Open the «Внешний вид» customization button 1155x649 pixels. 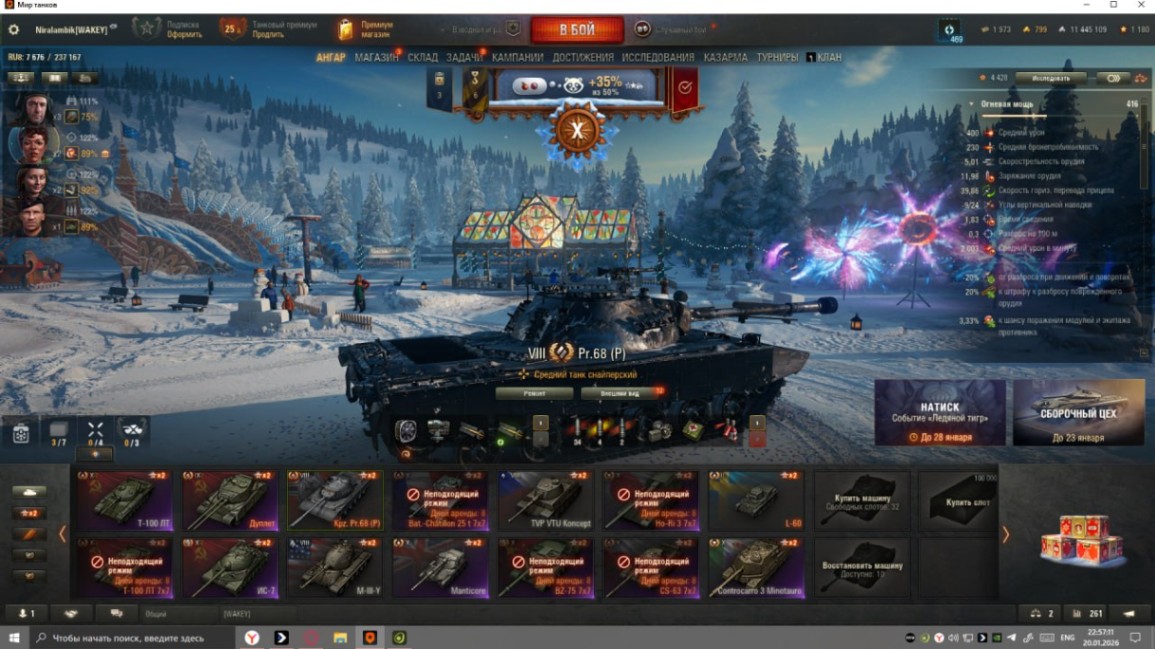[x=620, y=394]
